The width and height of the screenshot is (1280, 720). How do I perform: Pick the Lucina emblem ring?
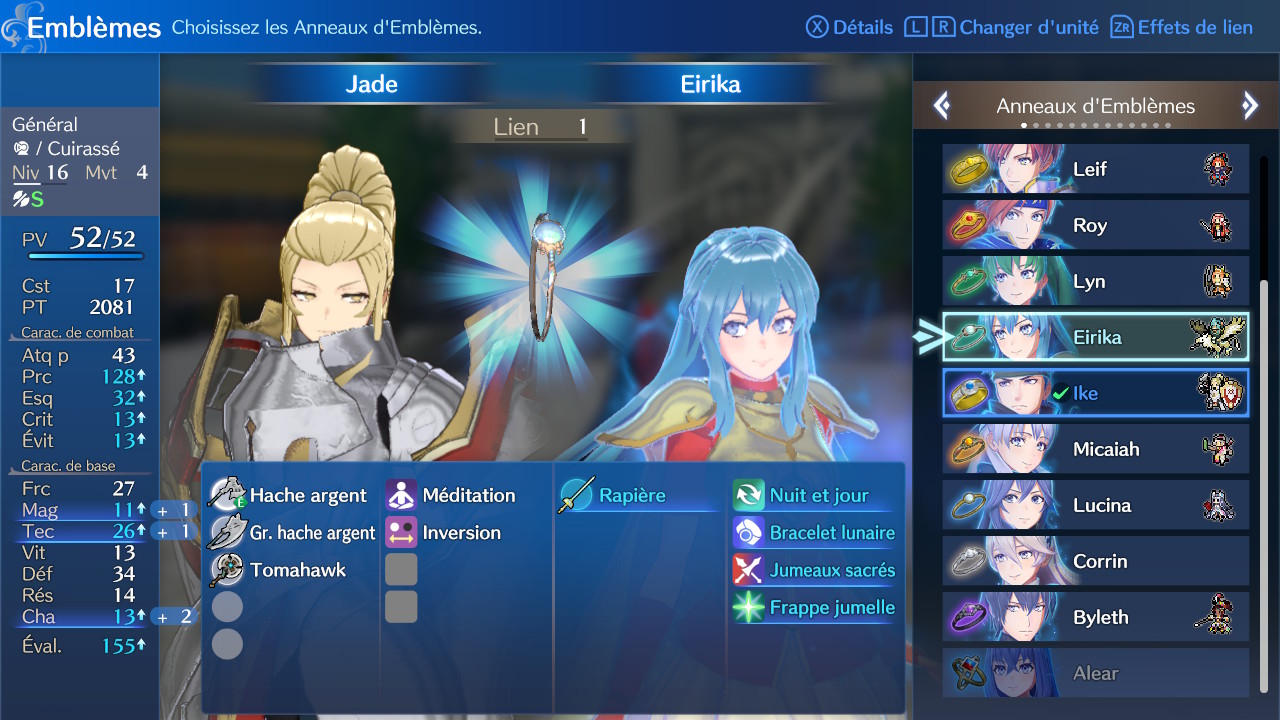click(1095, 505)
